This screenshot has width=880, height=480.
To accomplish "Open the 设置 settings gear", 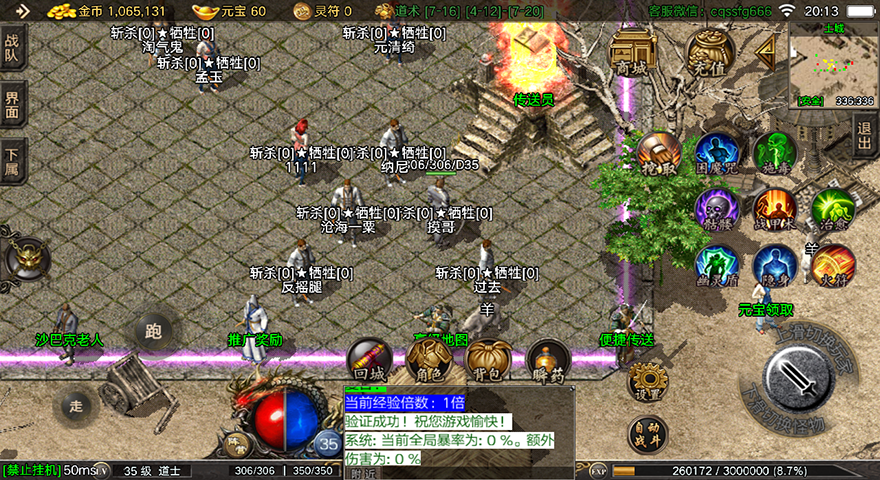I will pyautogui.click(x=647, y=380).
